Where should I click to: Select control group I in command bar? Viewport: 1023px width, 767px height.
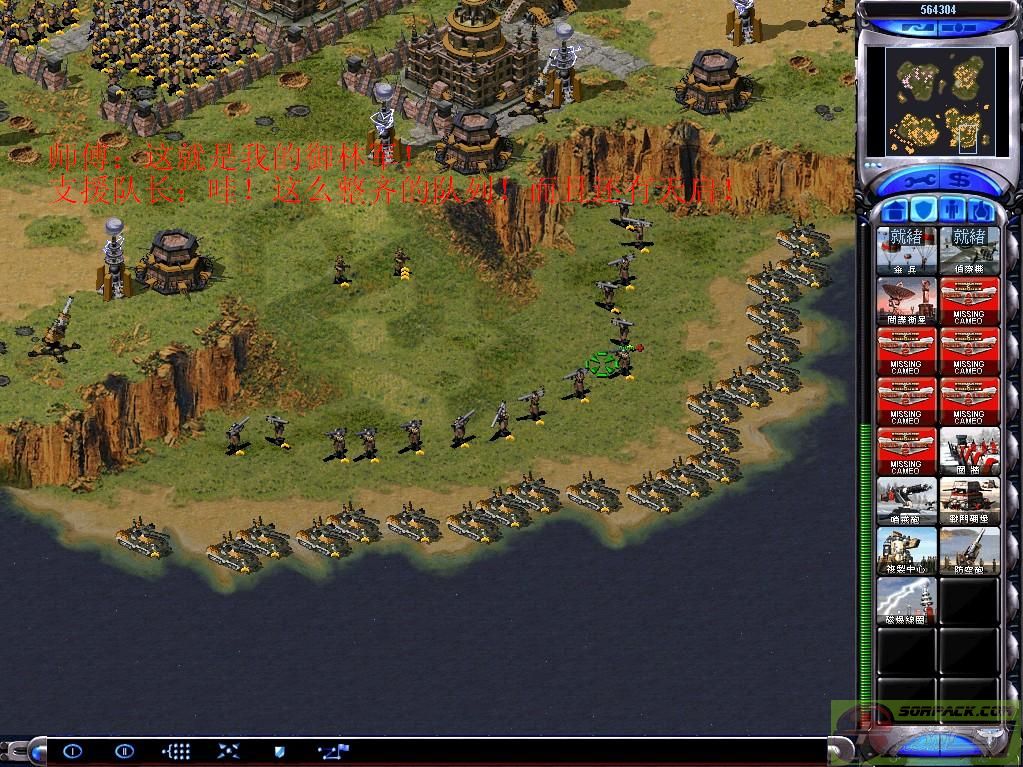click(x=72, y=751)
